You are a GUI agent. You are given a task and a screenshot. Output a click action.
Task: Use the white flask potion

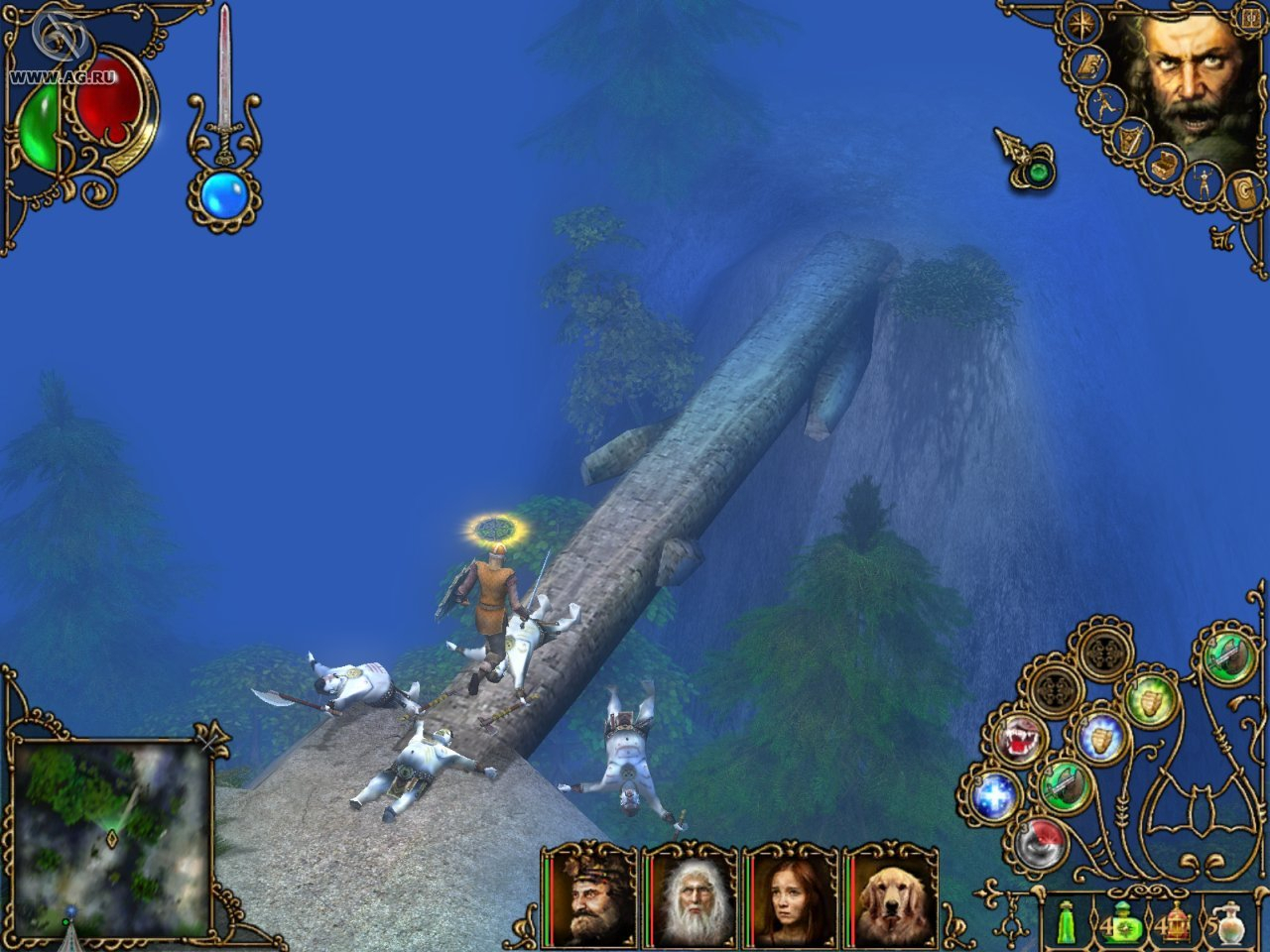[1232, 922]
